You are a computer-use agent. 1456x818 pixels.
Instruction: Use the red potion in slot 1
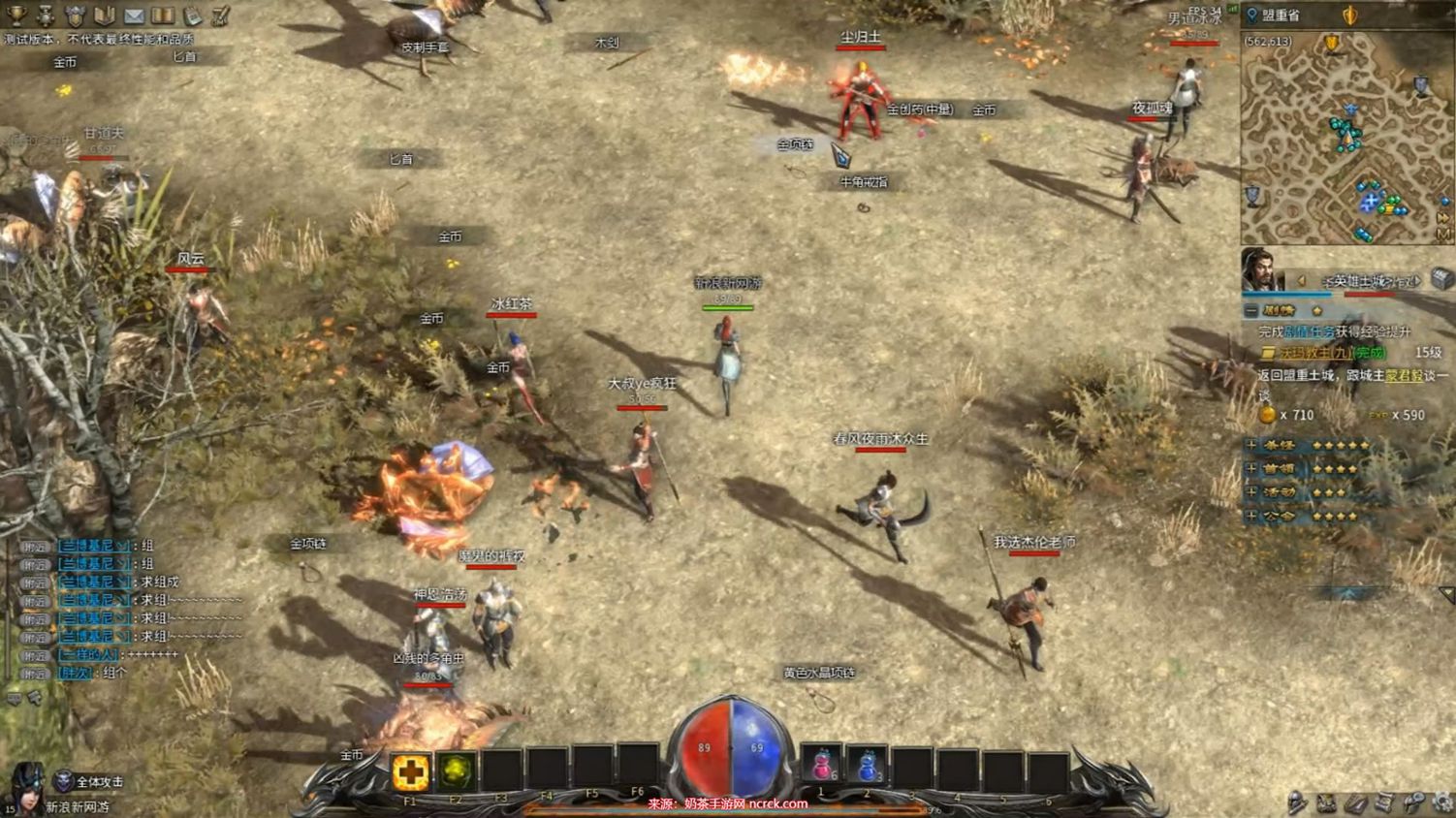[x=821, y=767]
